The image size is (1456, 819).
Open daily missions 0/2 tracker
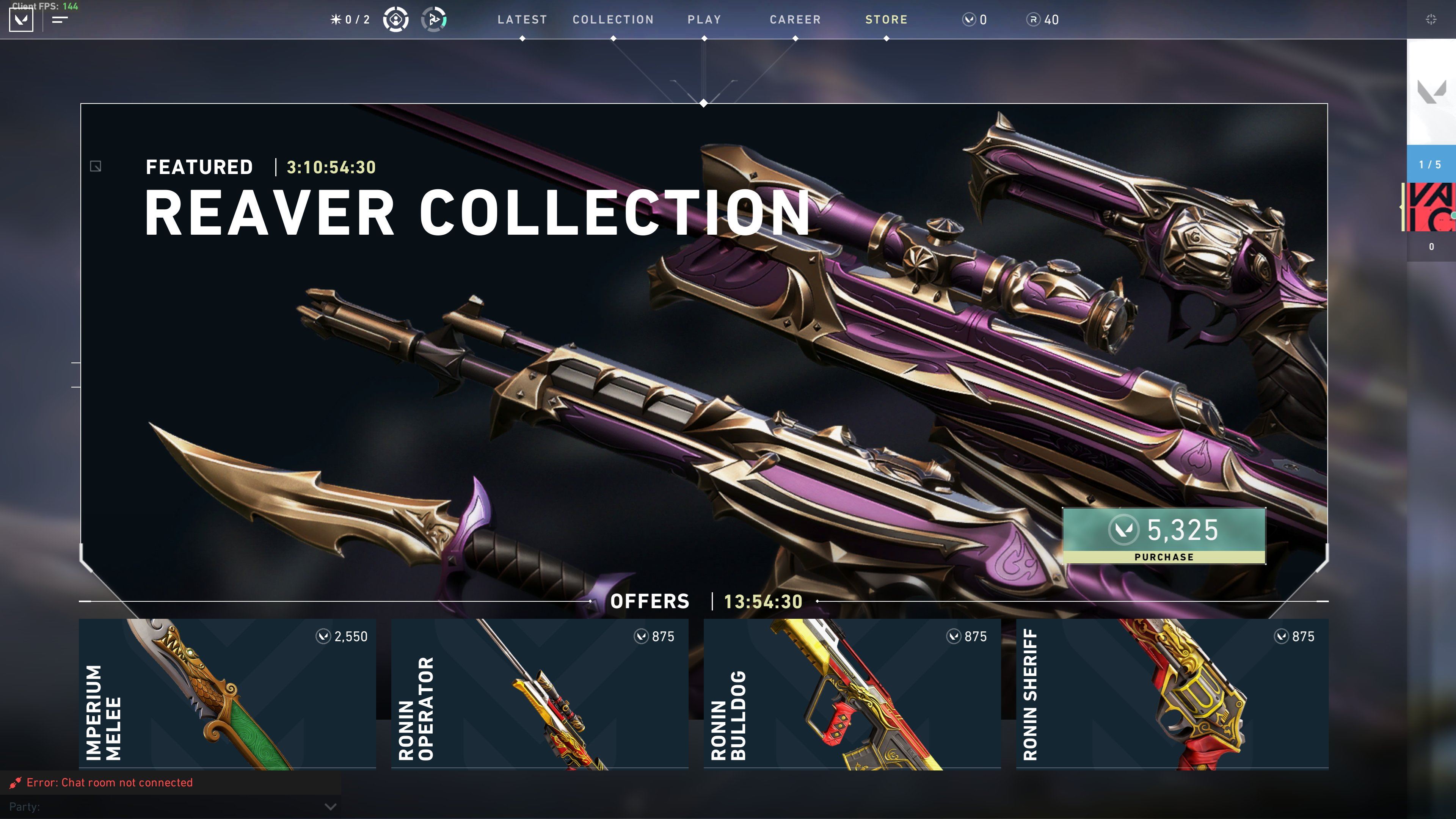click(x=350, y=20)
